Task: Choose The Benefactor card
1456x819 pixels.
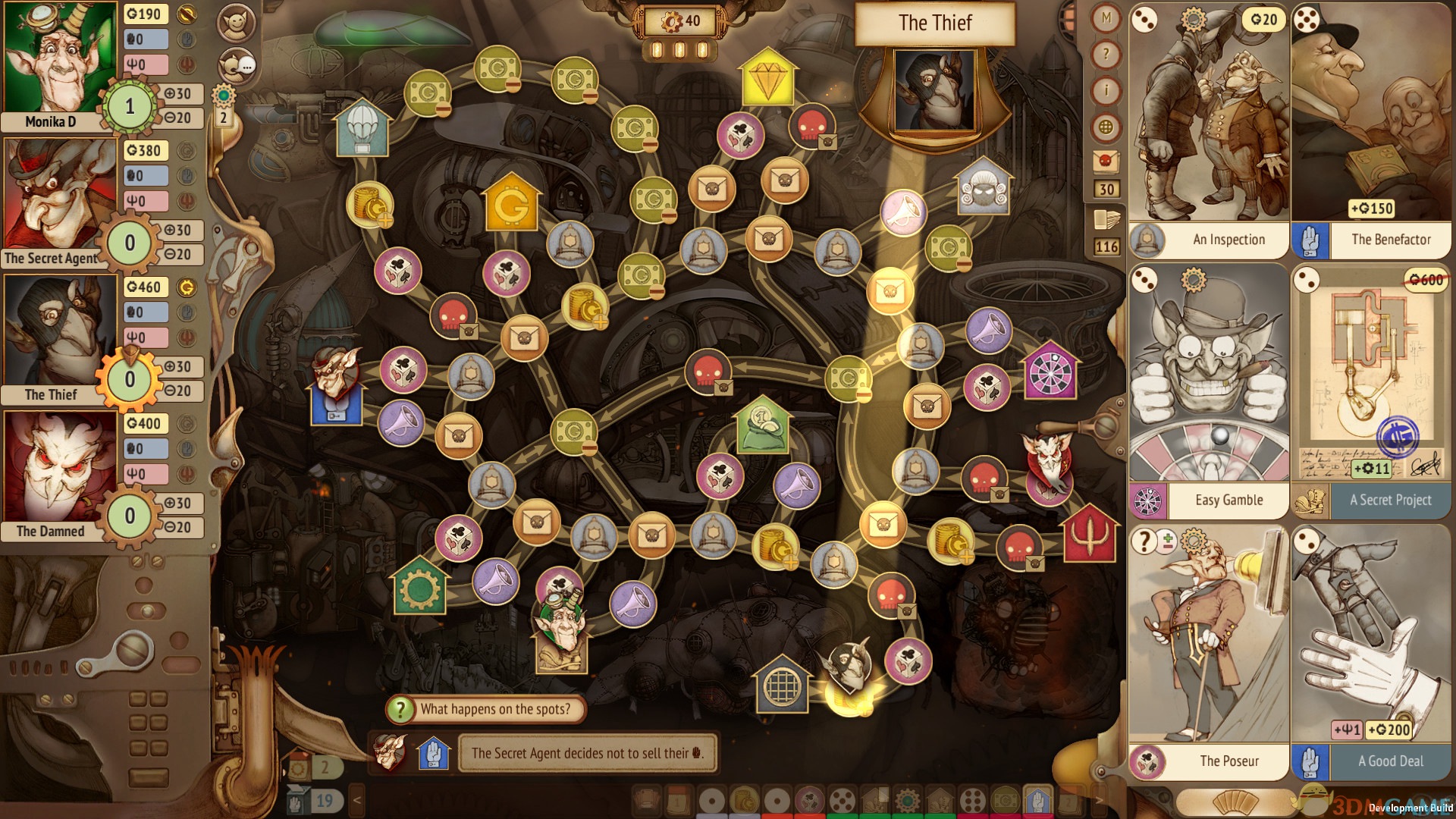Action: [1371, 129]
